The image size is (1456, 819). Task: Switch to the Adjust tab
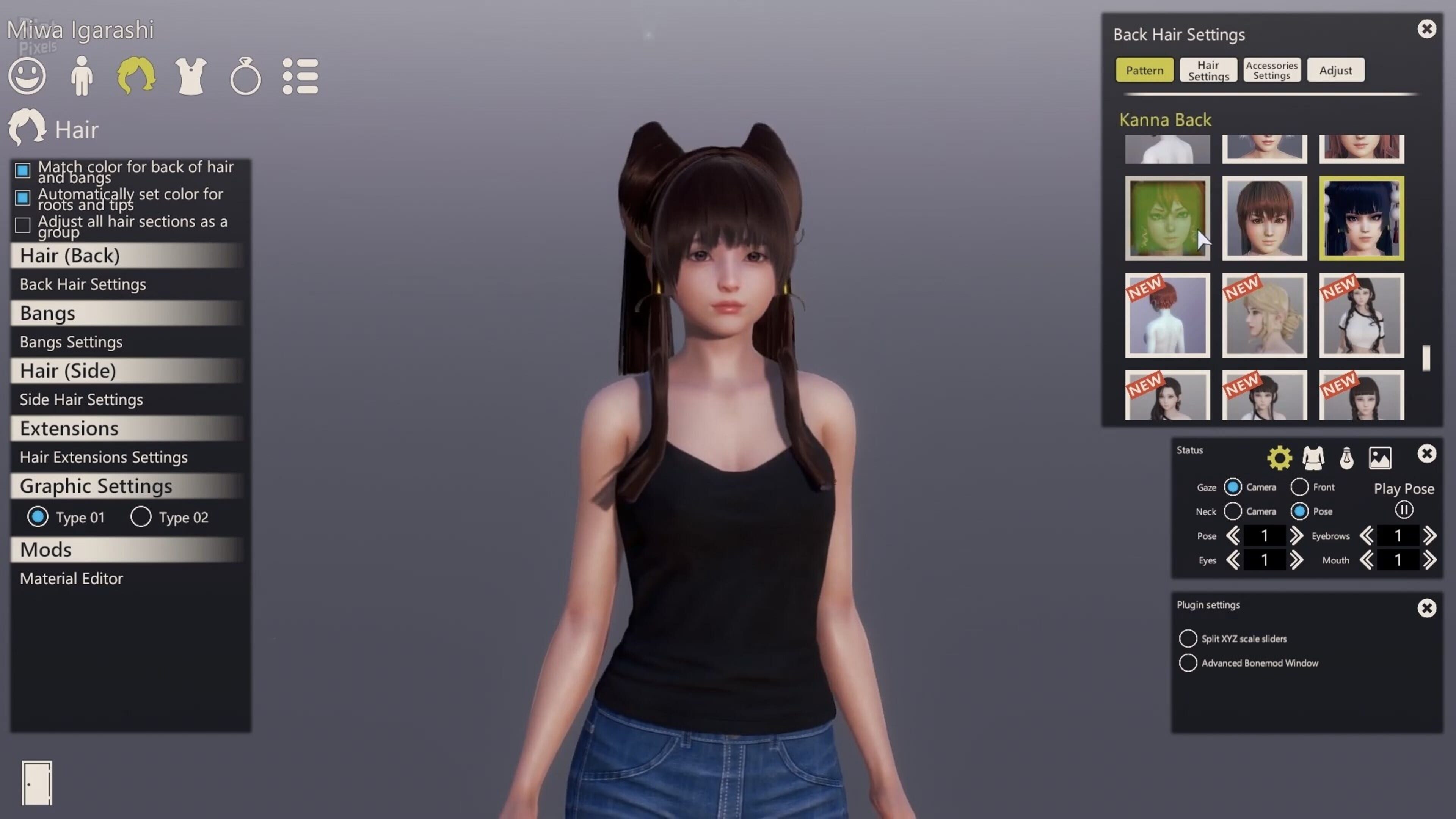(1335, 70)
